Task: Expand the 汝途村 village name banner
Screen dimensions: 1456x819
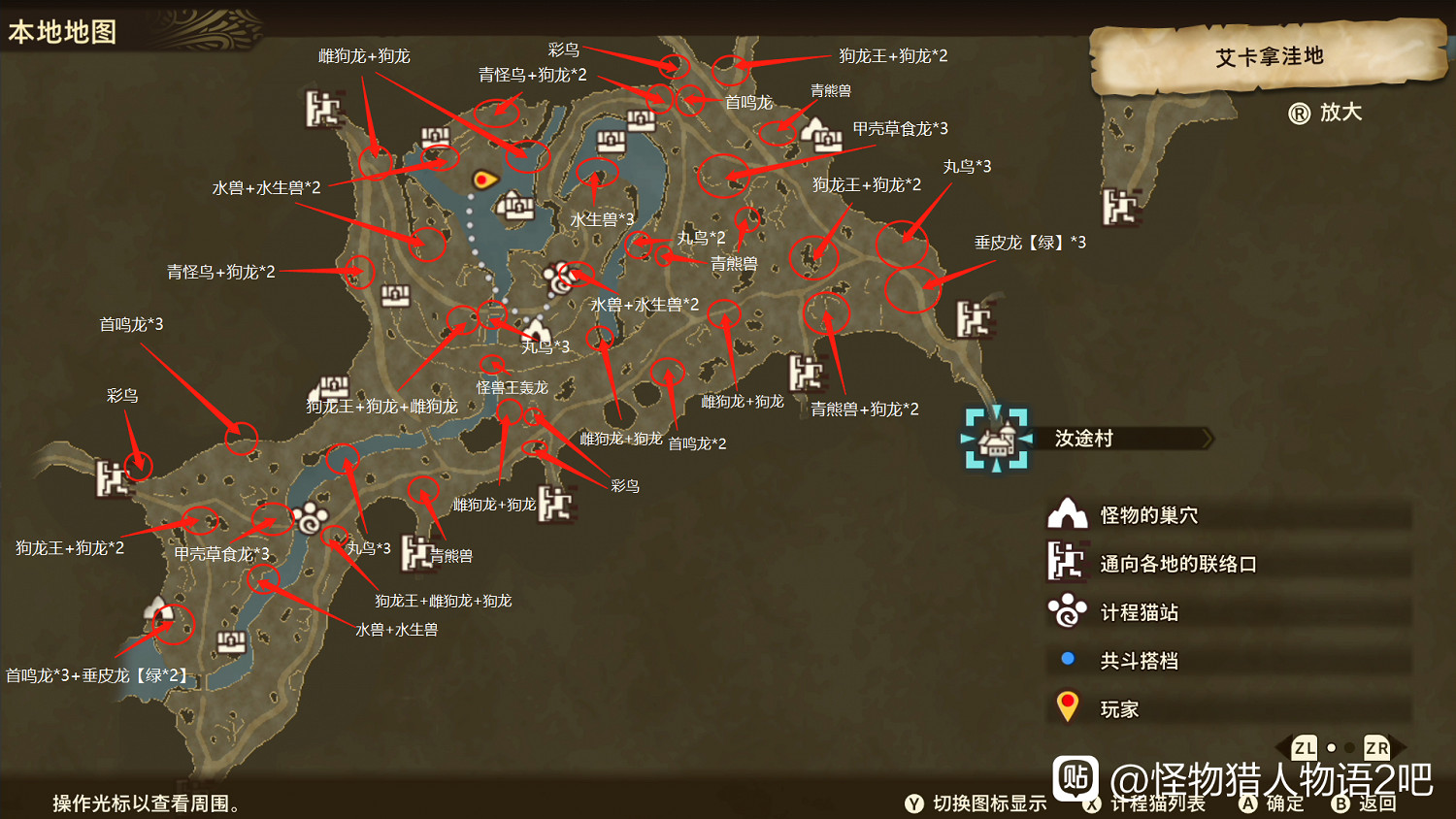Action: coord(1126,439)
